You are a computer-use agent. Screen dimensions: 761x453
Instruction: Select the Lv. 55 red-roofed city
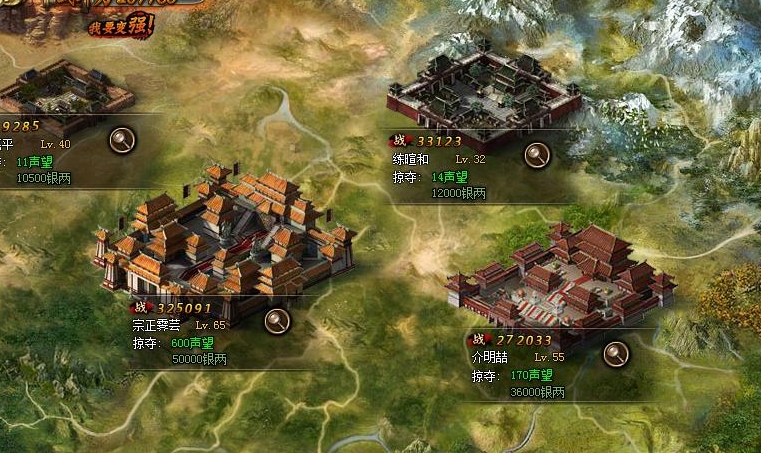pyautogui.click(x=560, y=280)
